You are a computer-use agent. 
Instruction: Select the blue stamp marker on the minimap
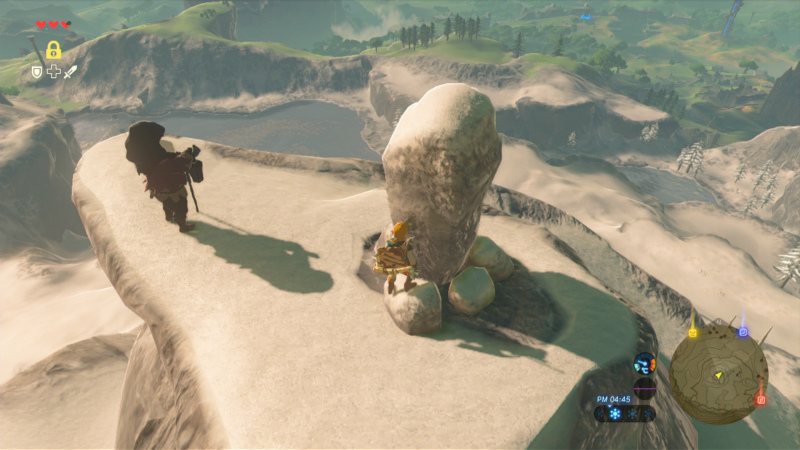coord(743,331)
